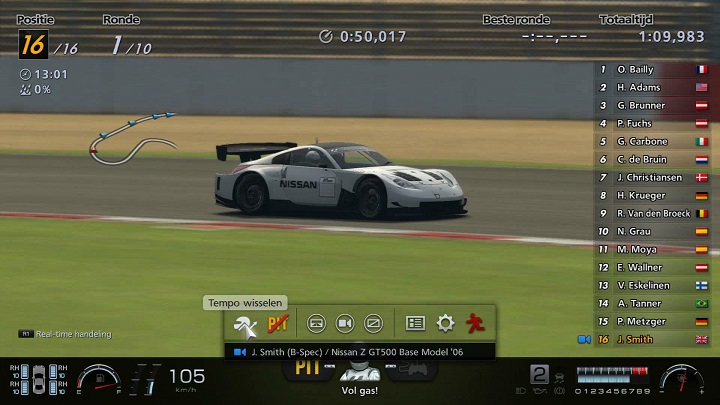Click the PIT command beside the driver
Screen dimensions: 720x405
(x=307, y=369)
